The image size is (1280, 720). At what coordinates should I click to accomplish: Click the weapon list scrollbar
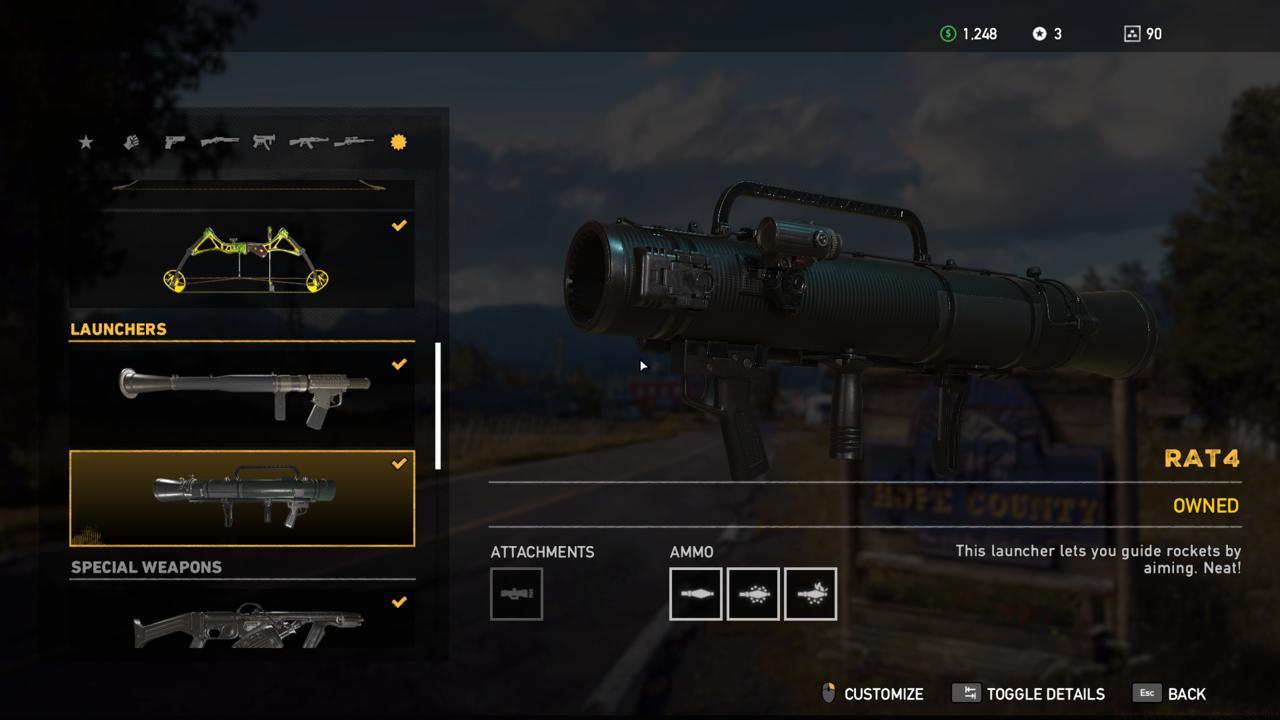[437, 405]
